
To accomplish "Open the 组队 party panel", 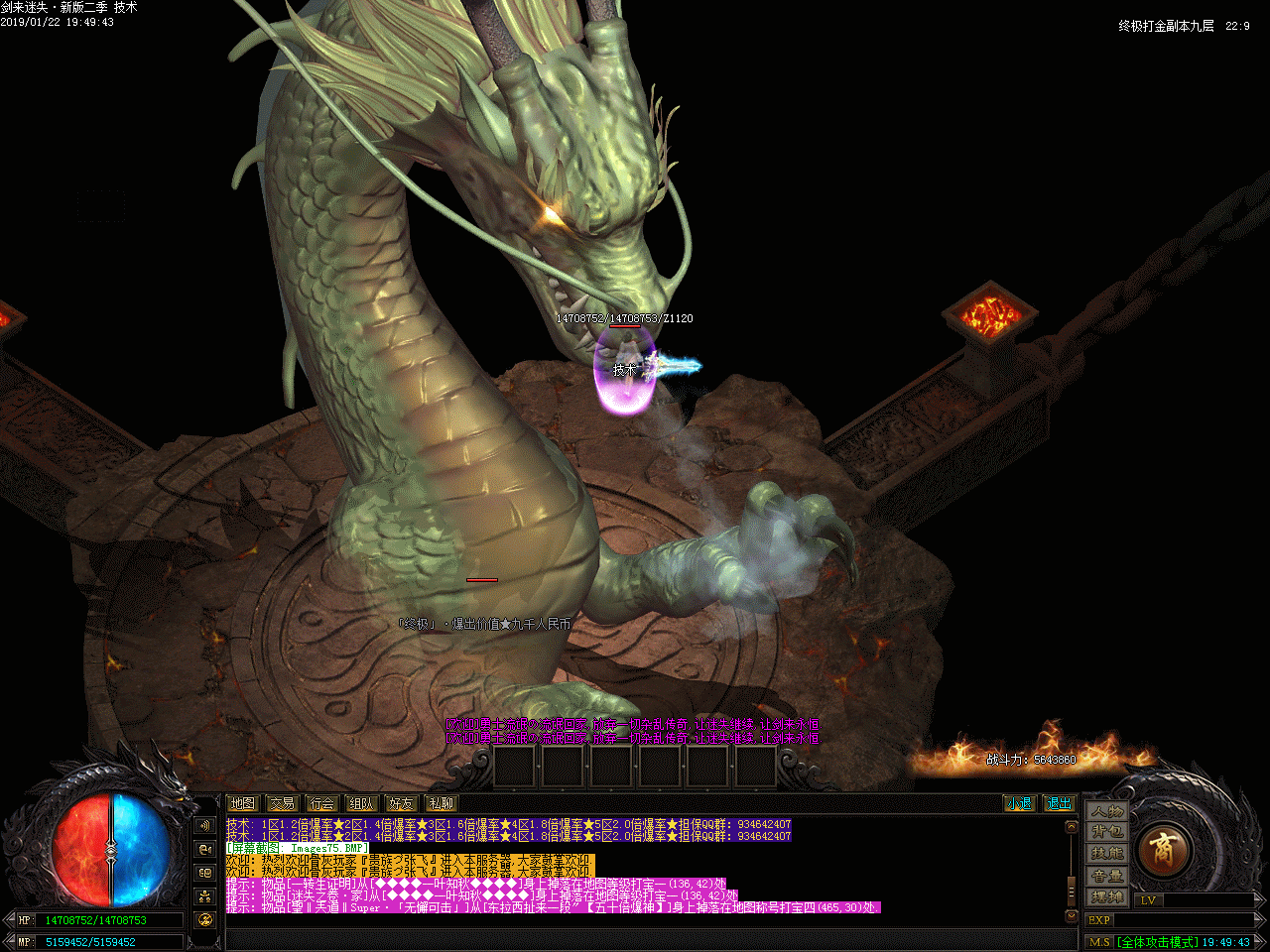I will (362, 803).
